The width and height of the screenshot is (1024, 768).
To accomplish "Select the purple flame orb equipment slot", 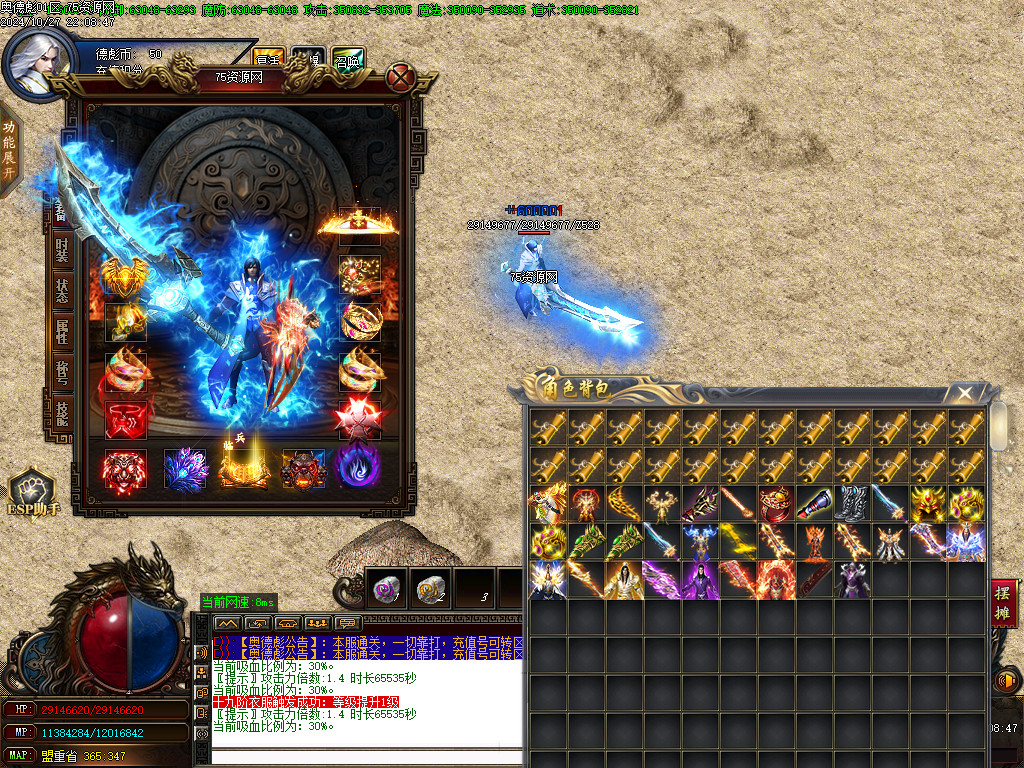I will 358,468.
